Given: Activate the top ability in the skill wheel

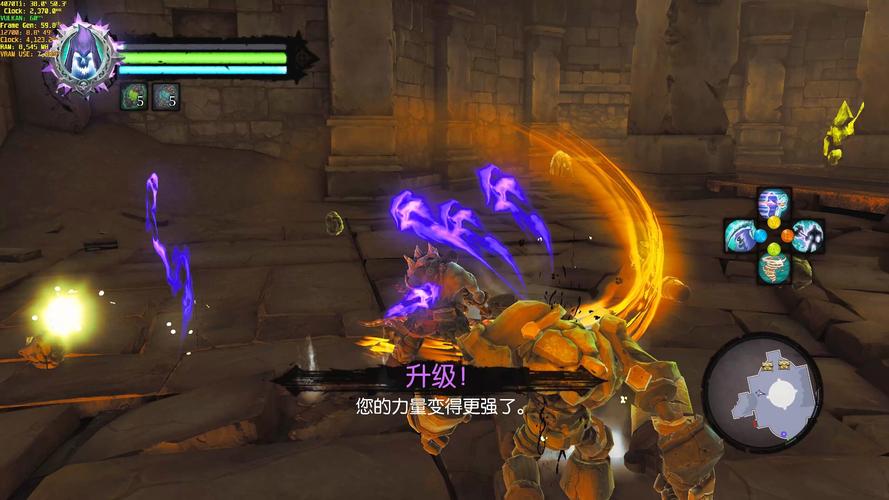Looking at the screenshot, I should [x=773, y=204].
